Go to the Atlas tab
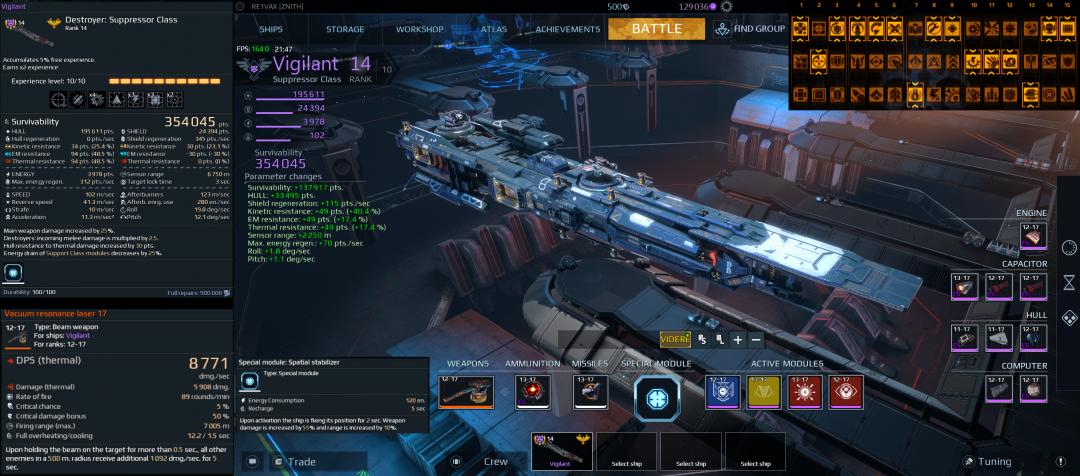1080x476 pixels. pyautogui.click(x=493, y=29)
